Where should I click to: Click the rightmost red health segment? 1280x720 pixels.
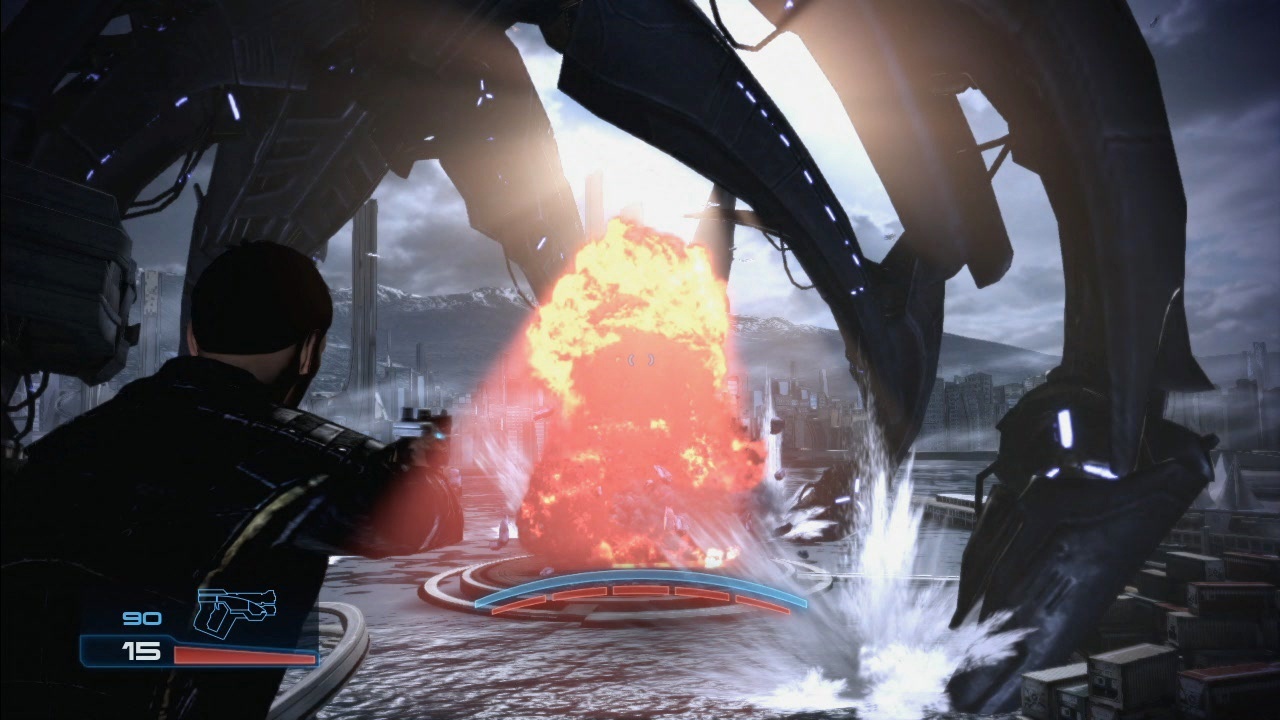click(760, 603)
